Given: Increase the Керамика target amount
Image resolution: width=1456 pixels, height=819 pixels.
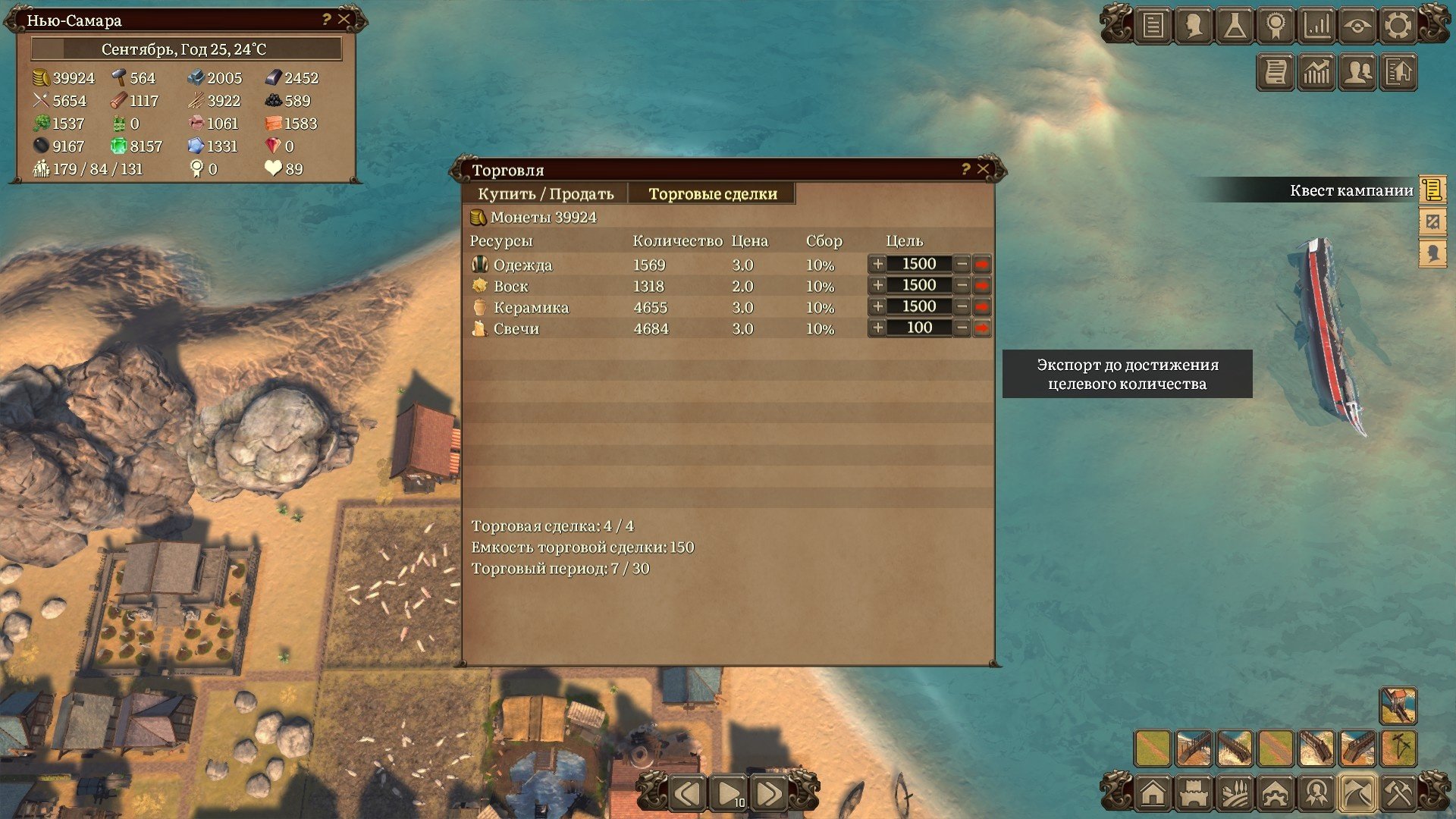Looking at the screenshot, I should click(877, 306).
